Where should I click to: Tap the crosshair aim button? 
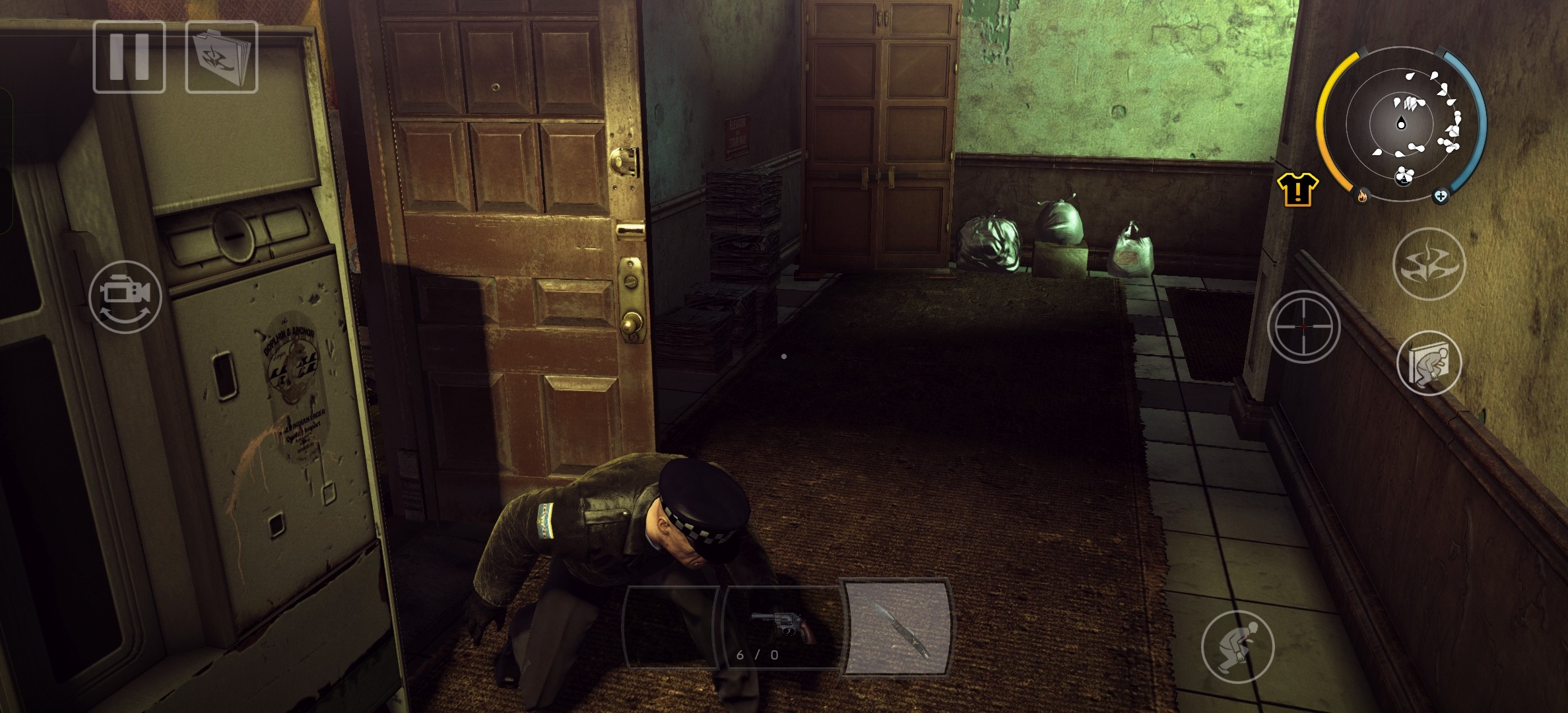click(x=1303, y=326)
